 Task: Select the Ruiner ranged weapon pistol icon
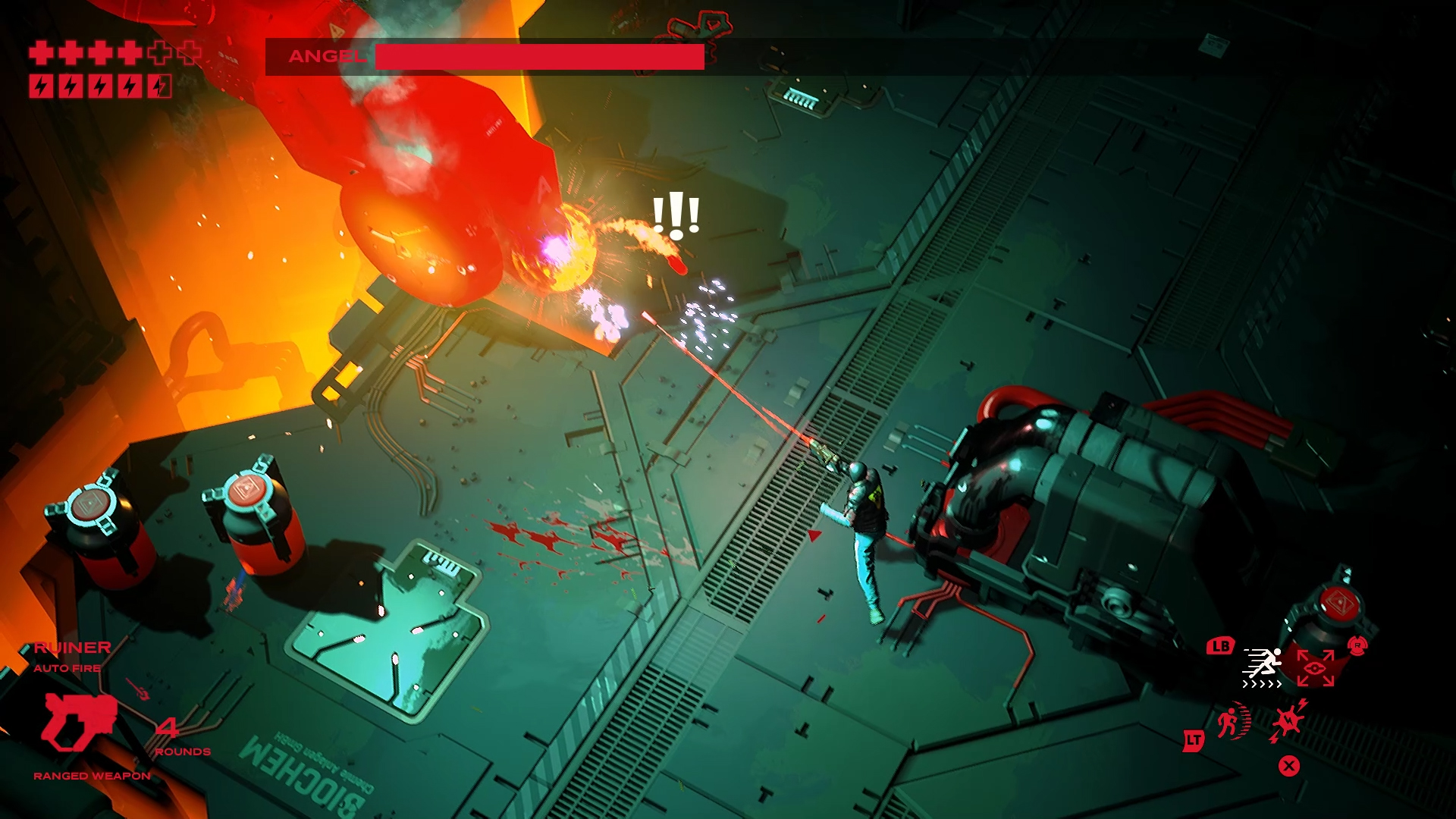(80, 720)
